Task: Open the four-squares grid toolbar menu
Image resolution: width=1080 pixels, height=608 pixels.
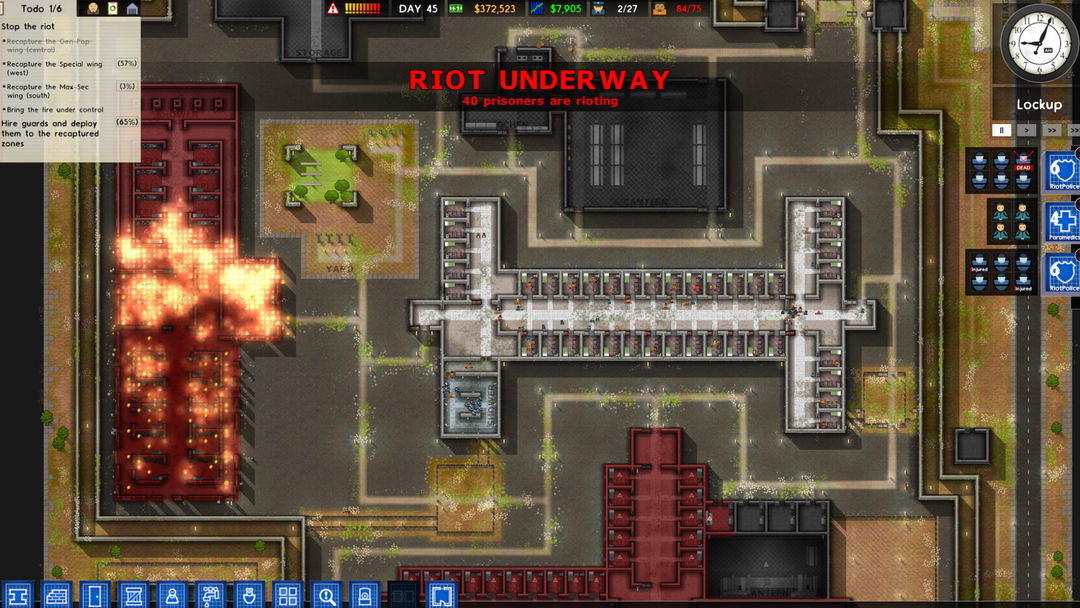Action: [287, 595]
